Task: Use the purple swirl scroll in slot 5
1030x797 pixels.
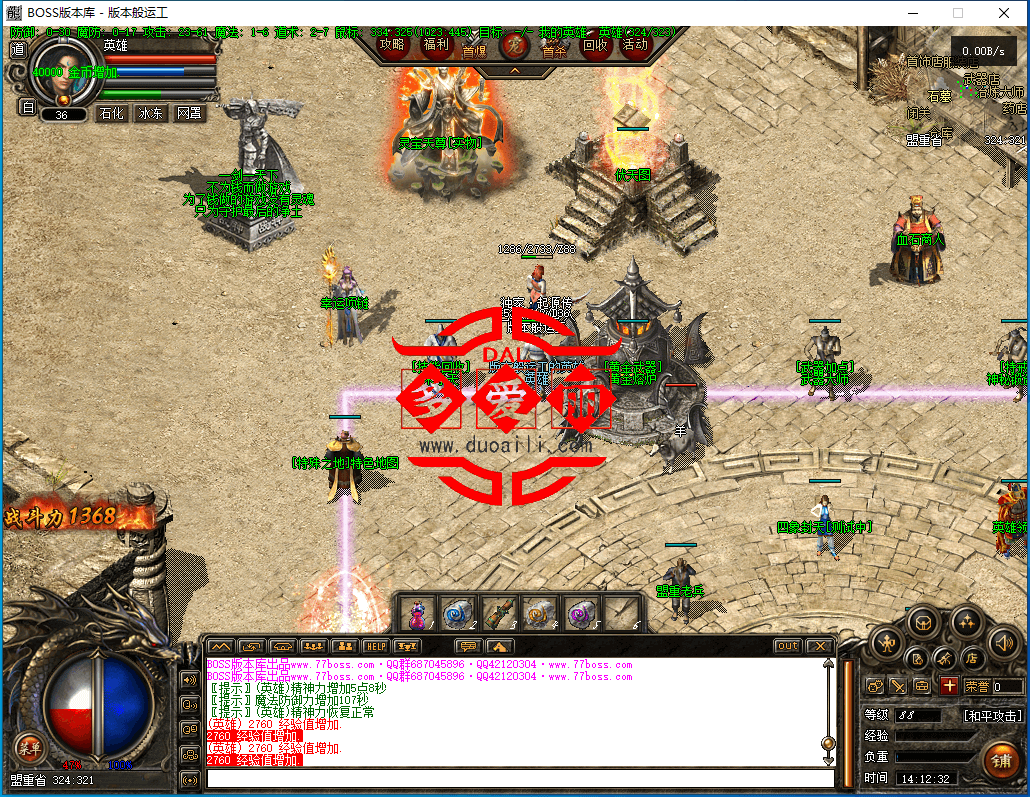Action: pyautogui.click(x=578, y=612)
